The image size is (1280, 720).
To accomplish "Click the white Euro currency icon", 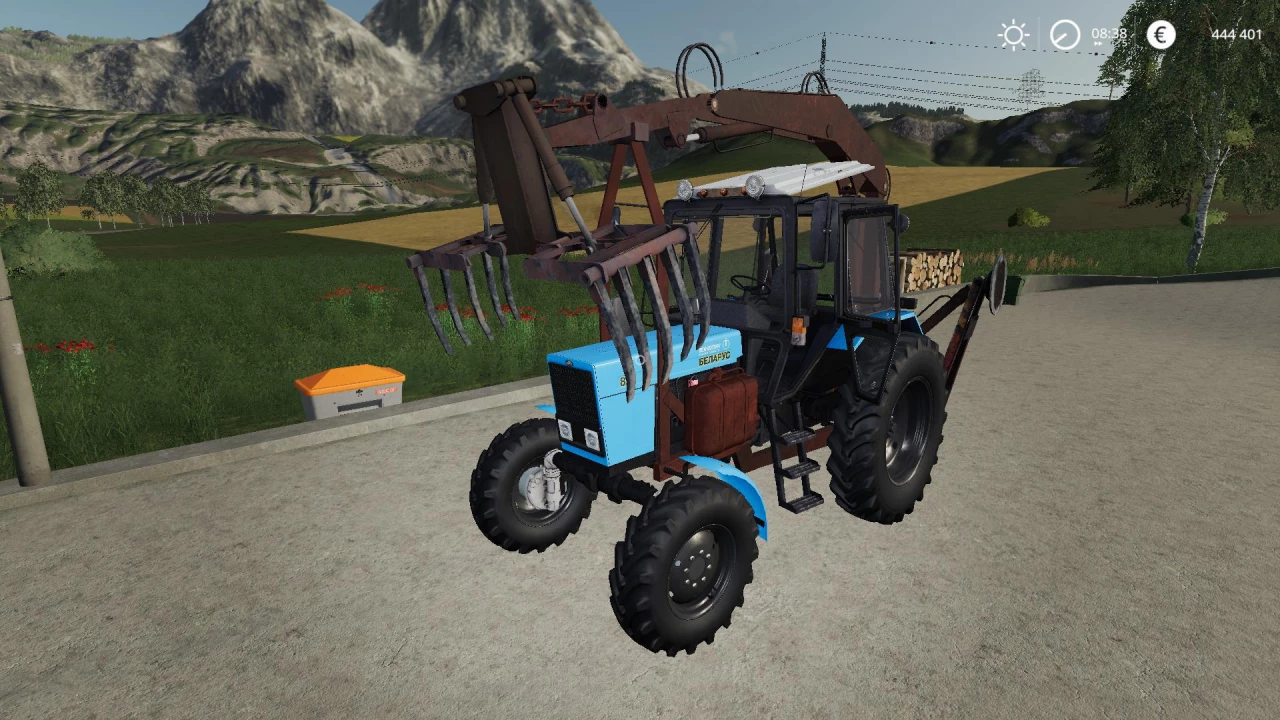I will [1161, 35].
